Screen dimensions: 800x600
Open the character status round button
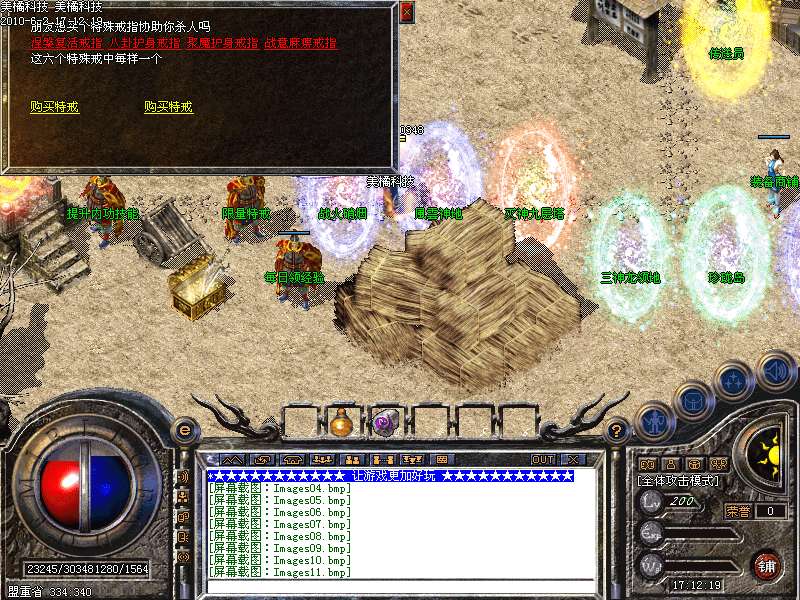654,421
